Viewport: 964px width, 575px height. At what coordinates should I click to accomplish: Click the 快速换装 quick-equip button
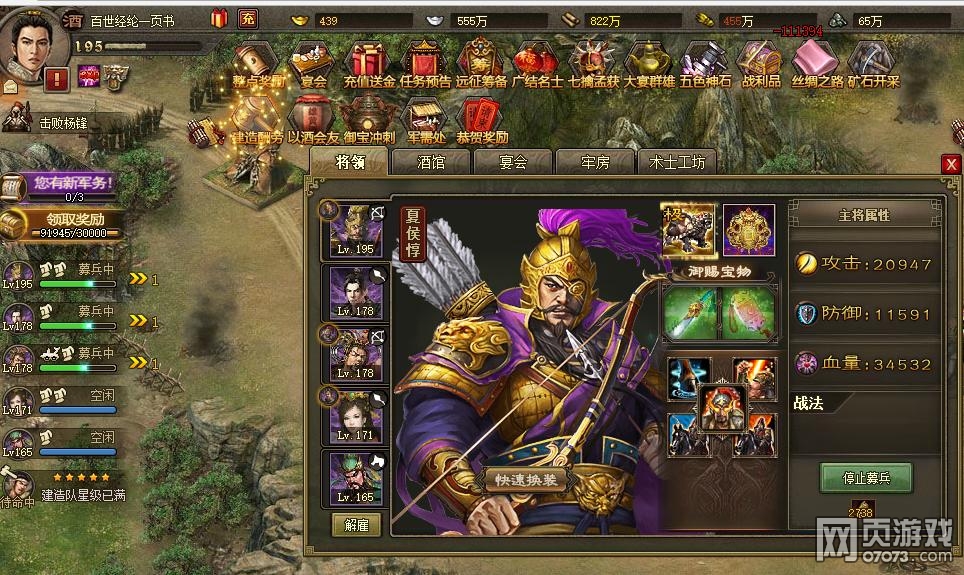(x=531, y=479)
